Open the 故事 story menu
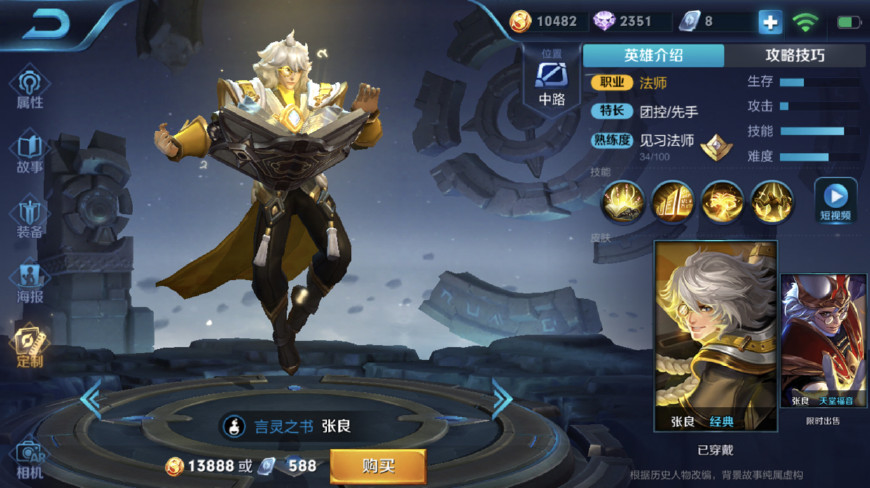Image resolution: width=870 pixels, height=488 pixels. point(30,152)
